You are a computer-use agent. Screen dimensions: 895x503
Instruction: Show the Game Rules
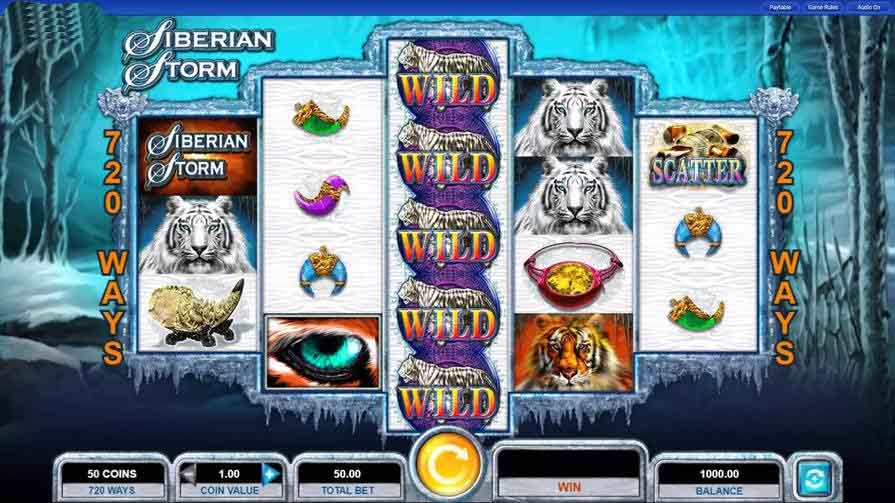tap(823, 7)
